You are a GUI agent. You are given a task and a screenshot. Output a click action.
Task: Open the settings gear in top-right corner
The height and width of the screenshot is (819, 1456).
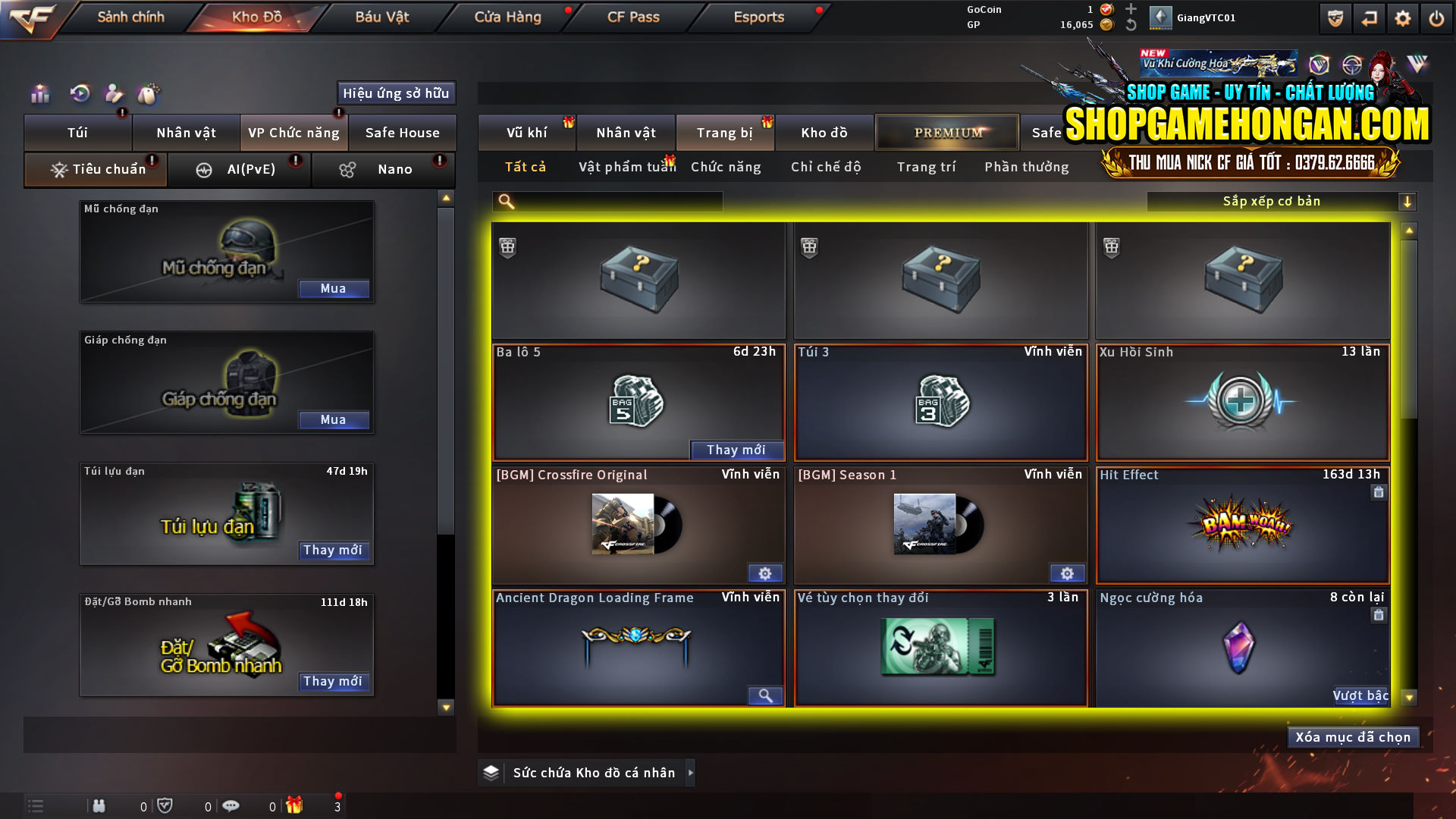(x=1404, y=17)
